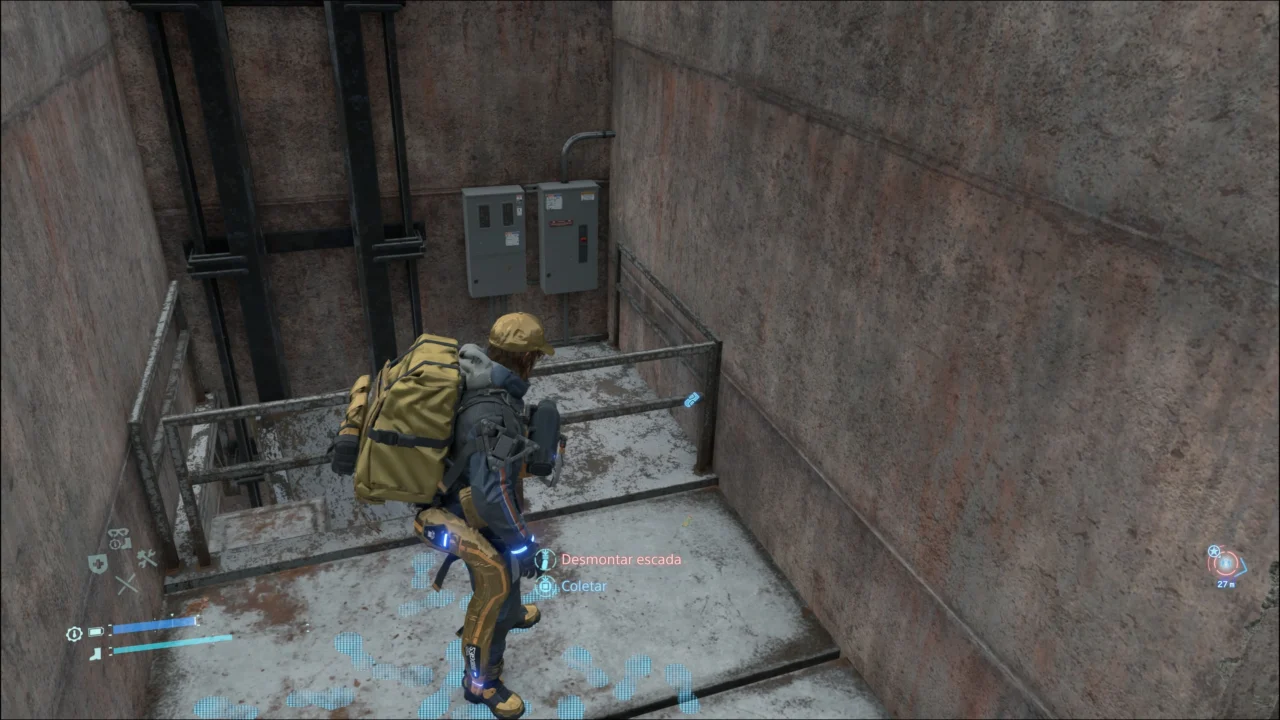Click the star destination marker showing 27 m

[1226, 564]
